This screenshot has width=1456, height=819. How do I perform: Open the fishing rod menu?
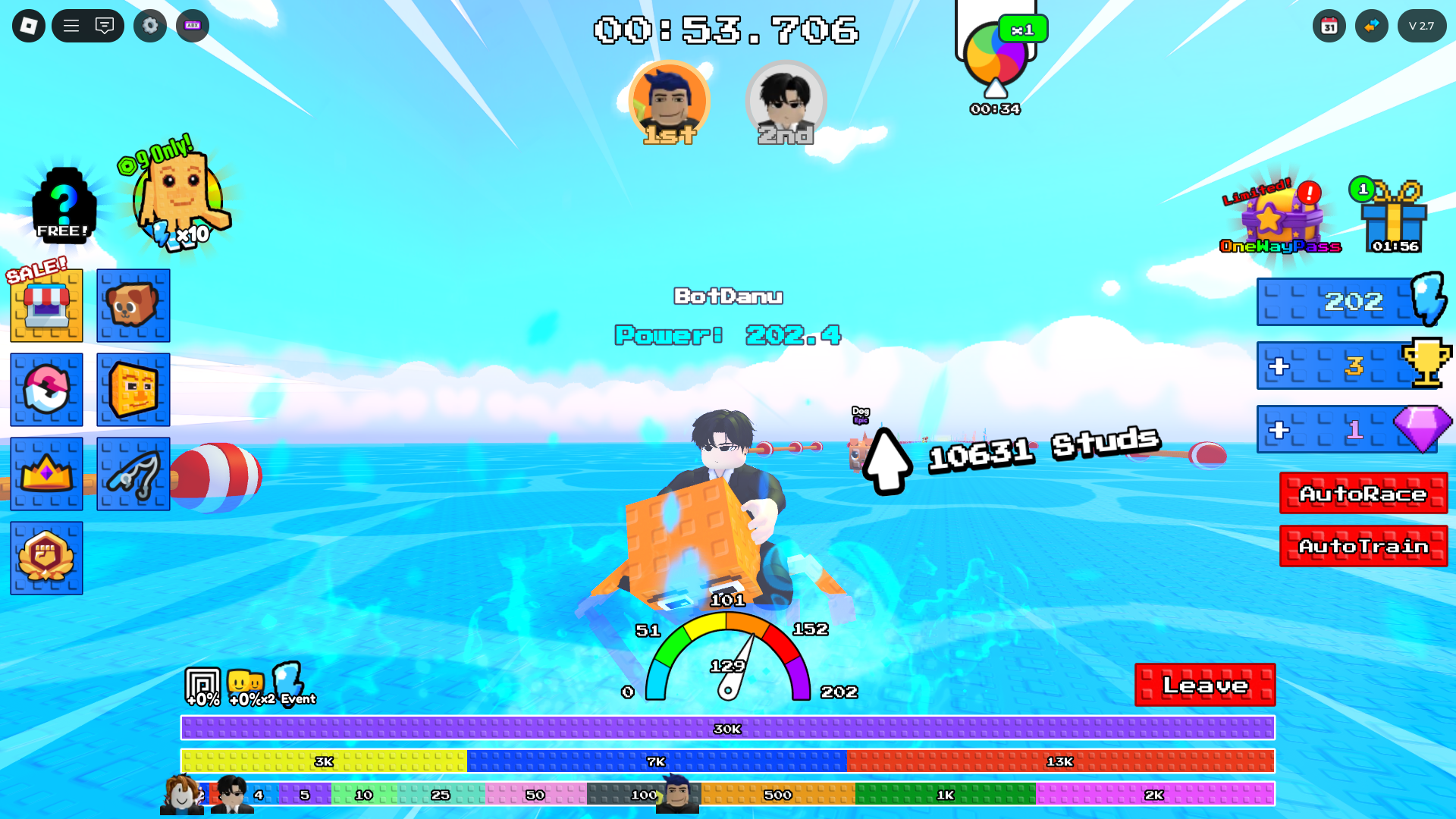133,474
